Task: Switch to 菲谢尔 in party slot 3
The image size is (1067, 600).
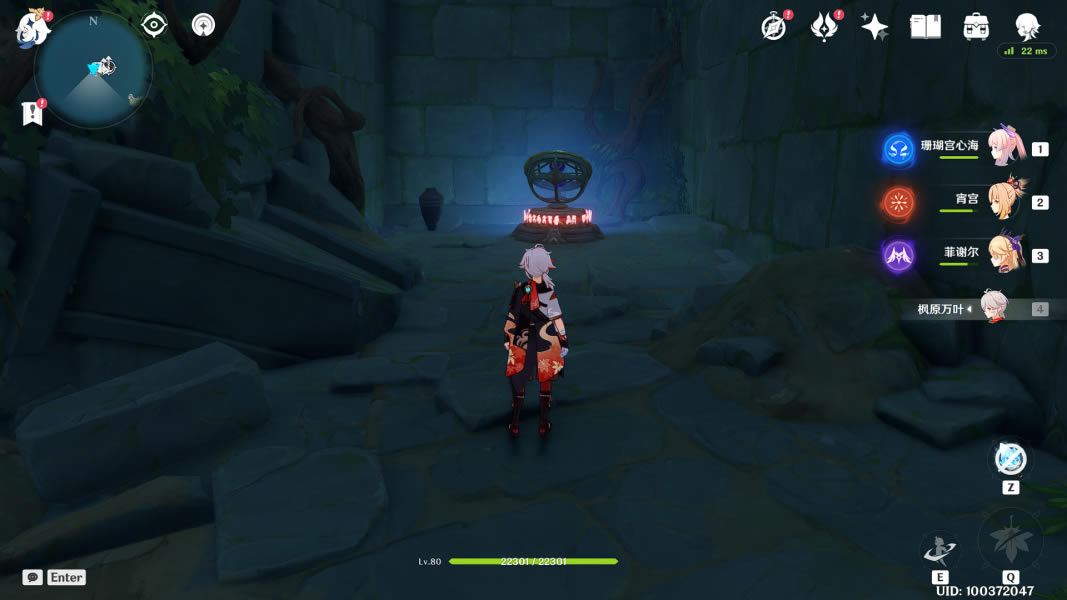Action: [1005, 255]
